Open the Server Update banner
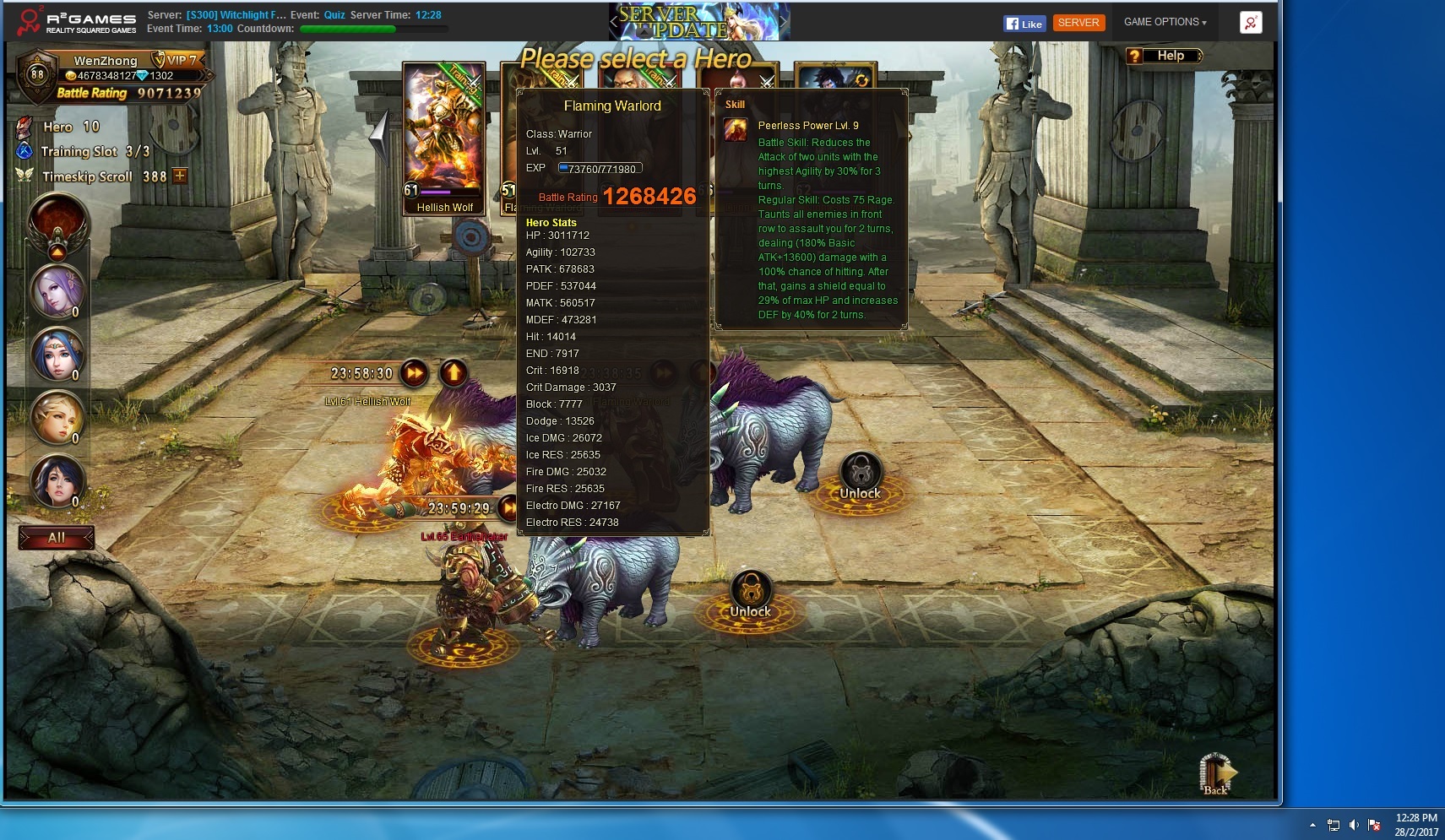 click(x=699, y=22)
